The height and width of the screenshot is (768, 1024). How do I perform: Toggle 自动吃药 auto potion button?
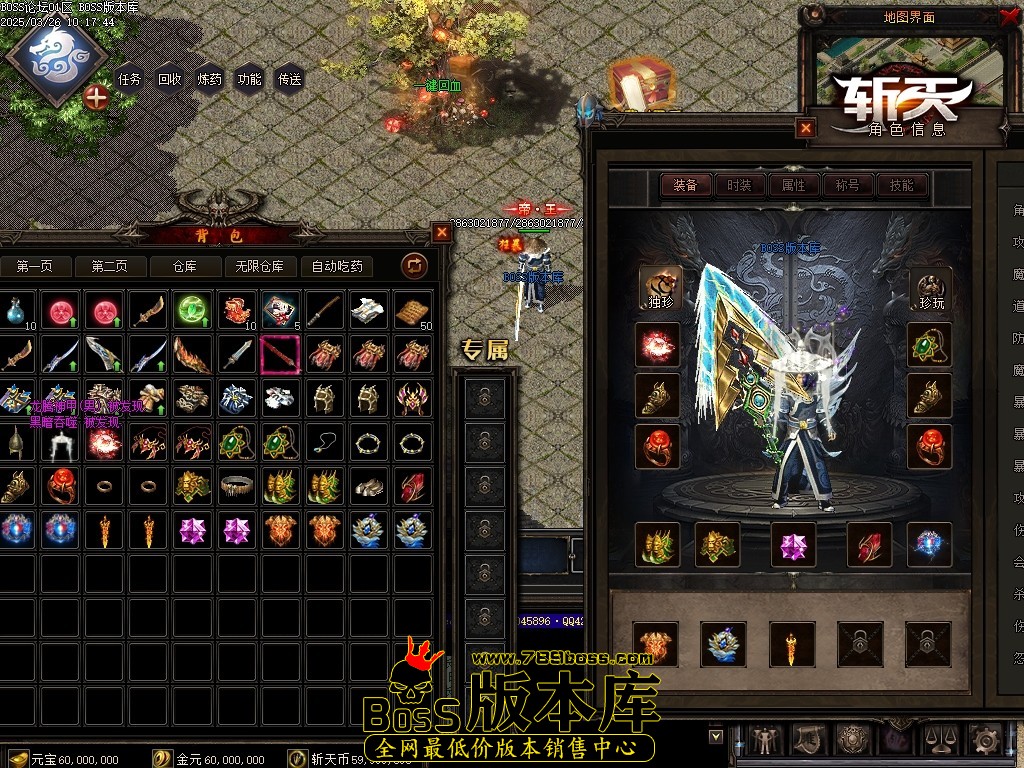(337, 266)
